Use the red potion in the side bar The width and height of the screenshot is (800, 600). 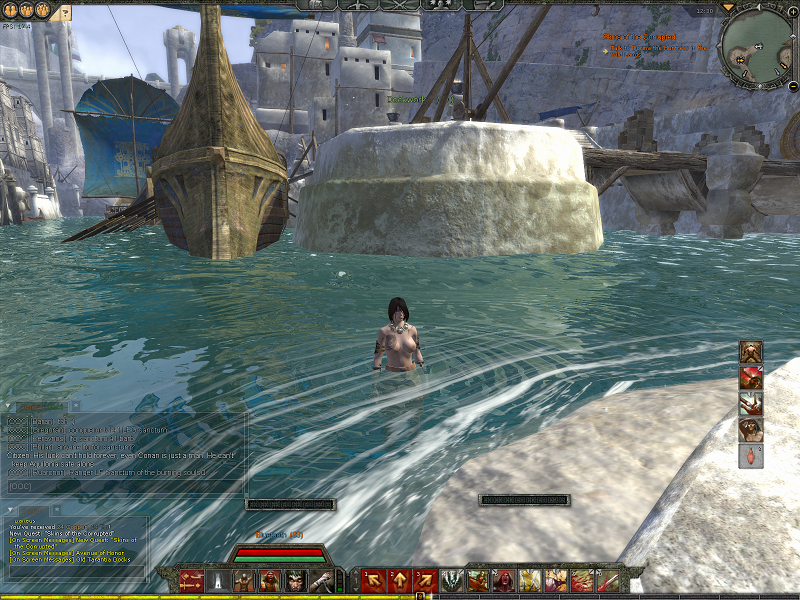[x=752, y=456]
